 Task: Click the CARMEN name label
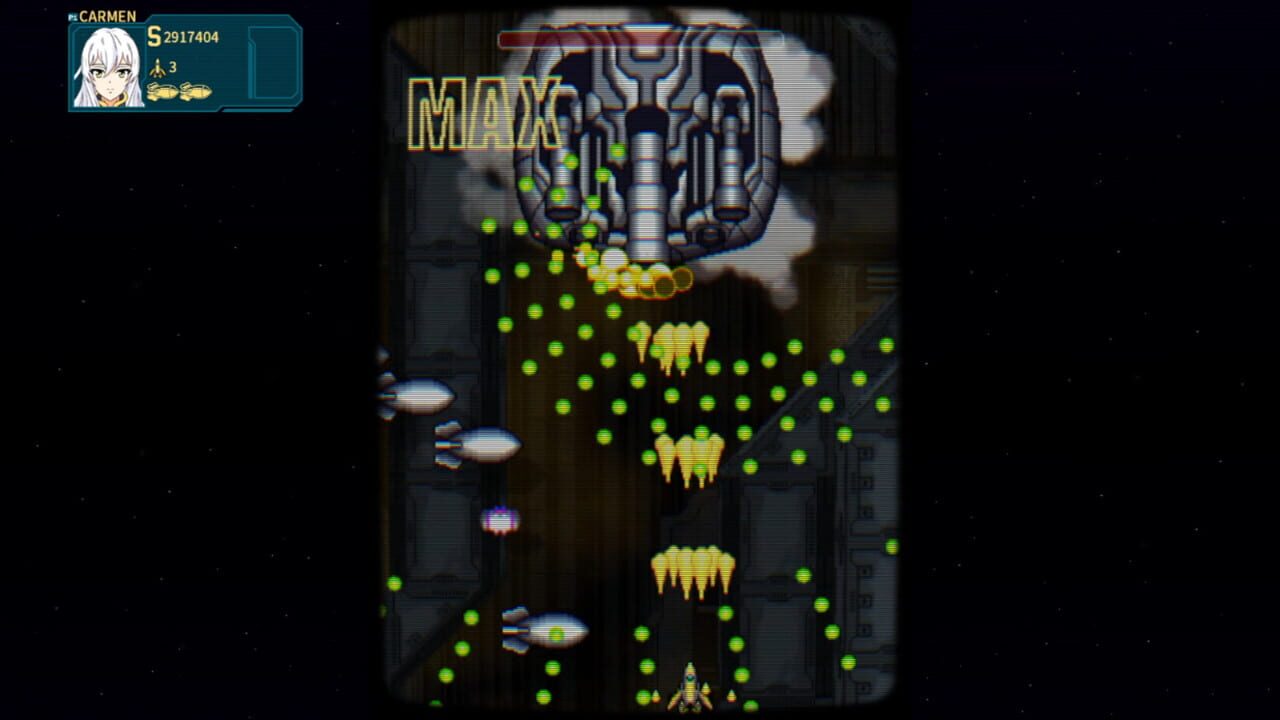point(106,16)
